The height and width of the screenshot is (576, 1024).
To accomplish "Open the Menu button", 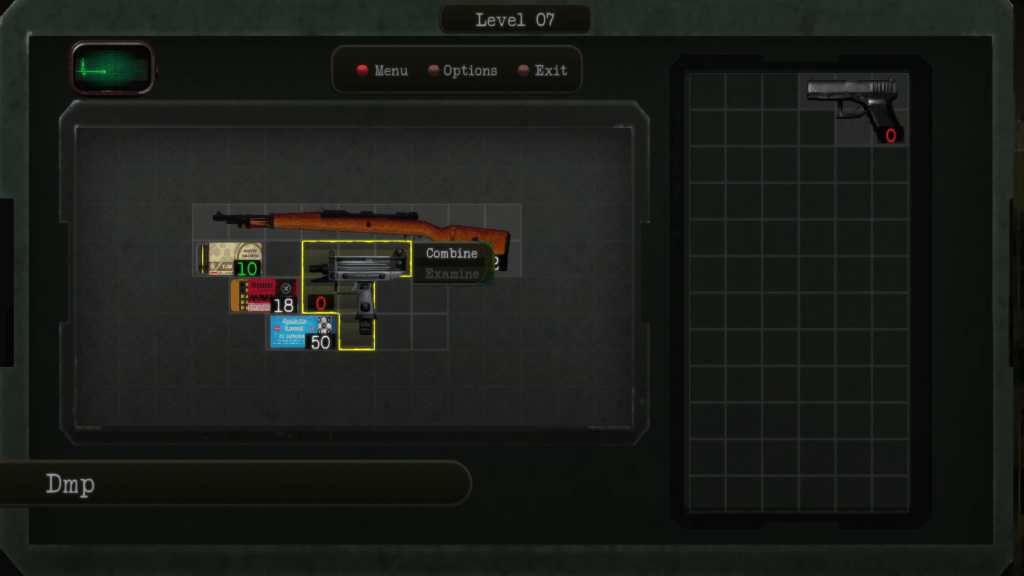I will [382, 71].
